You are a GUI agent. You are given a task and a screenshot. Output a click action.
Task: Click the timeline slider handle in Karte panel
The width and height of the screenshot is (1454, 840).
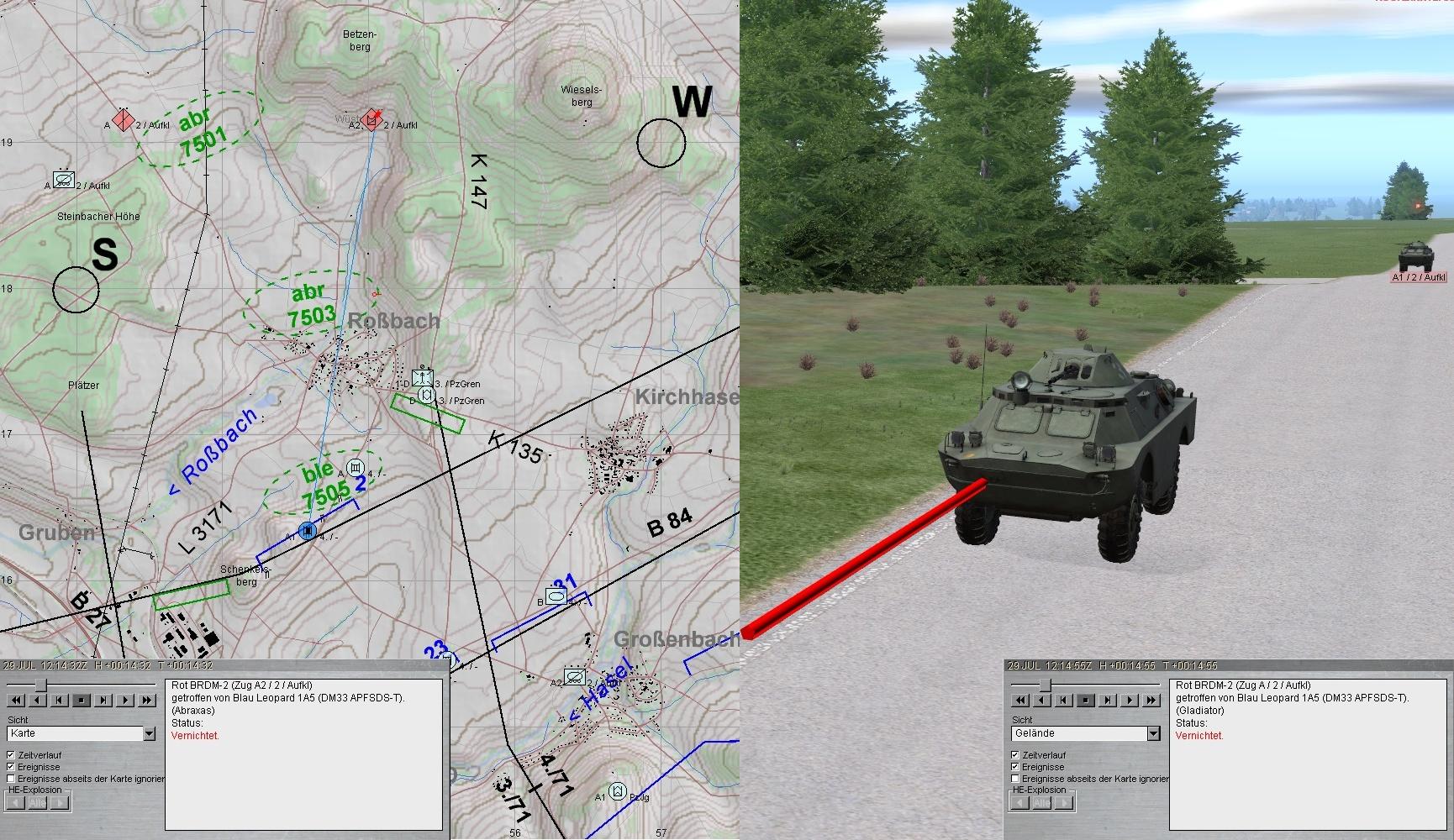coord(40,685)
